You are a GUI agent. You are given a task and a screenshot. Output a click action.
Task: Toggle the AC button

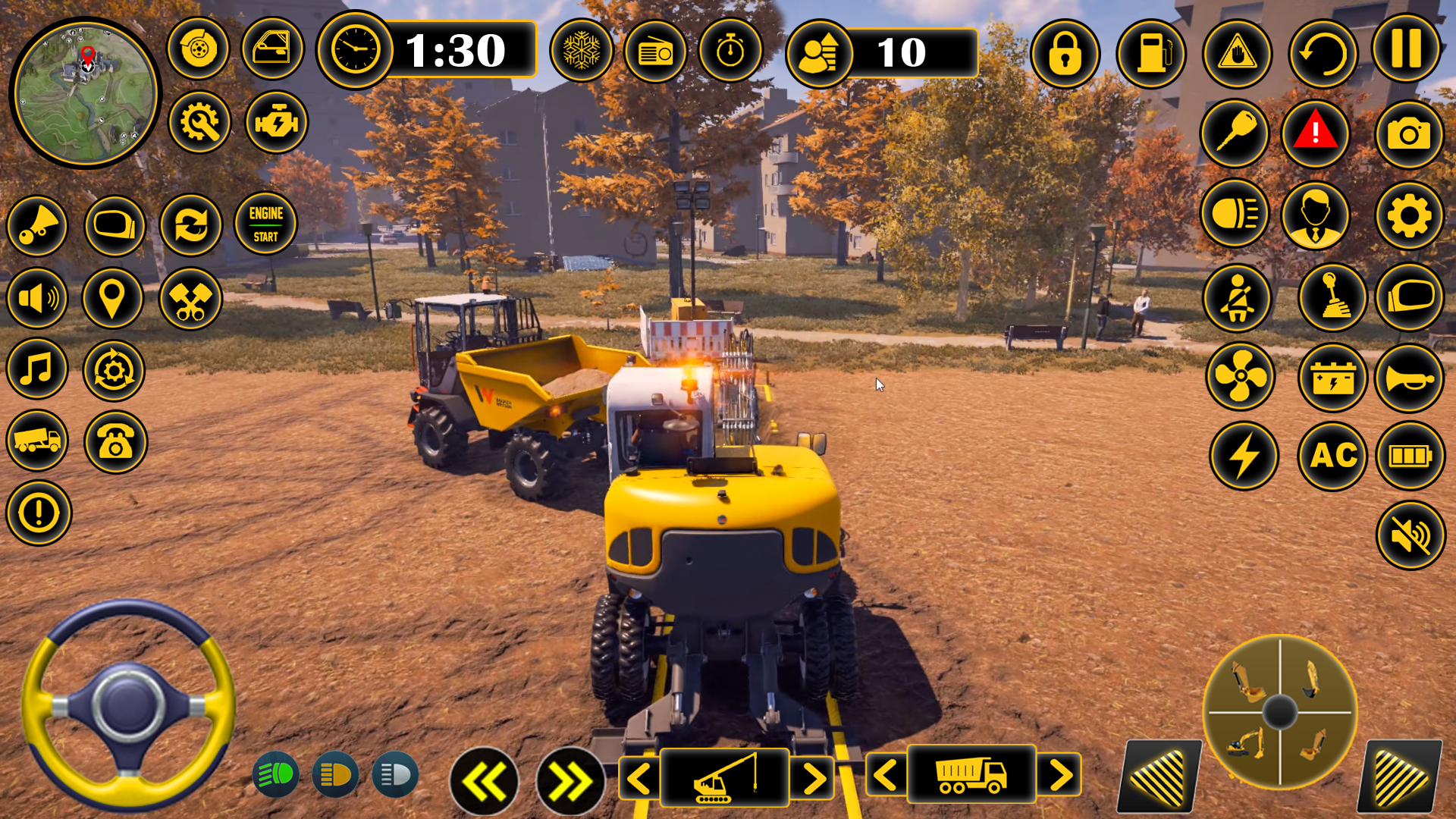[1332, 456]
